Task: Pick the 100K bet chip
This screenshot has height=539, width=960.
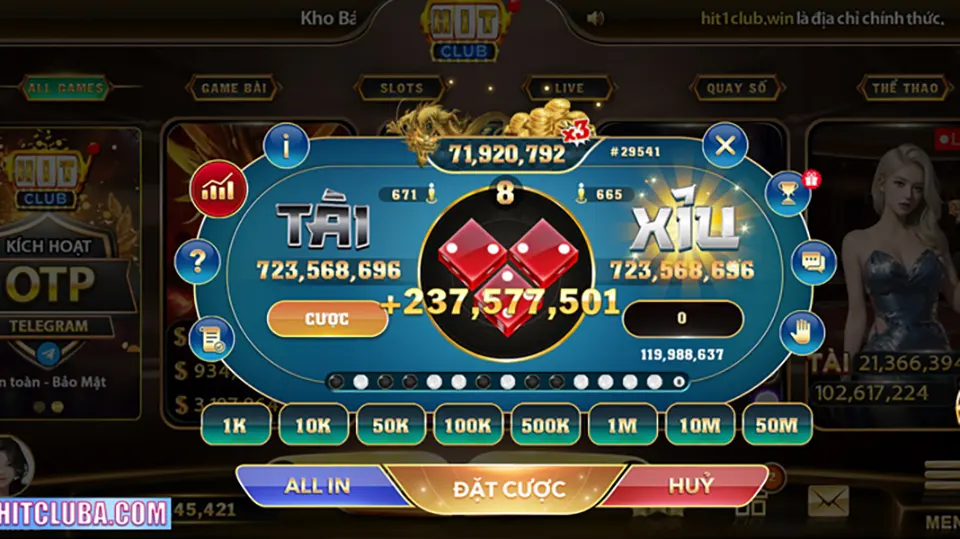Action: [467, 425]
